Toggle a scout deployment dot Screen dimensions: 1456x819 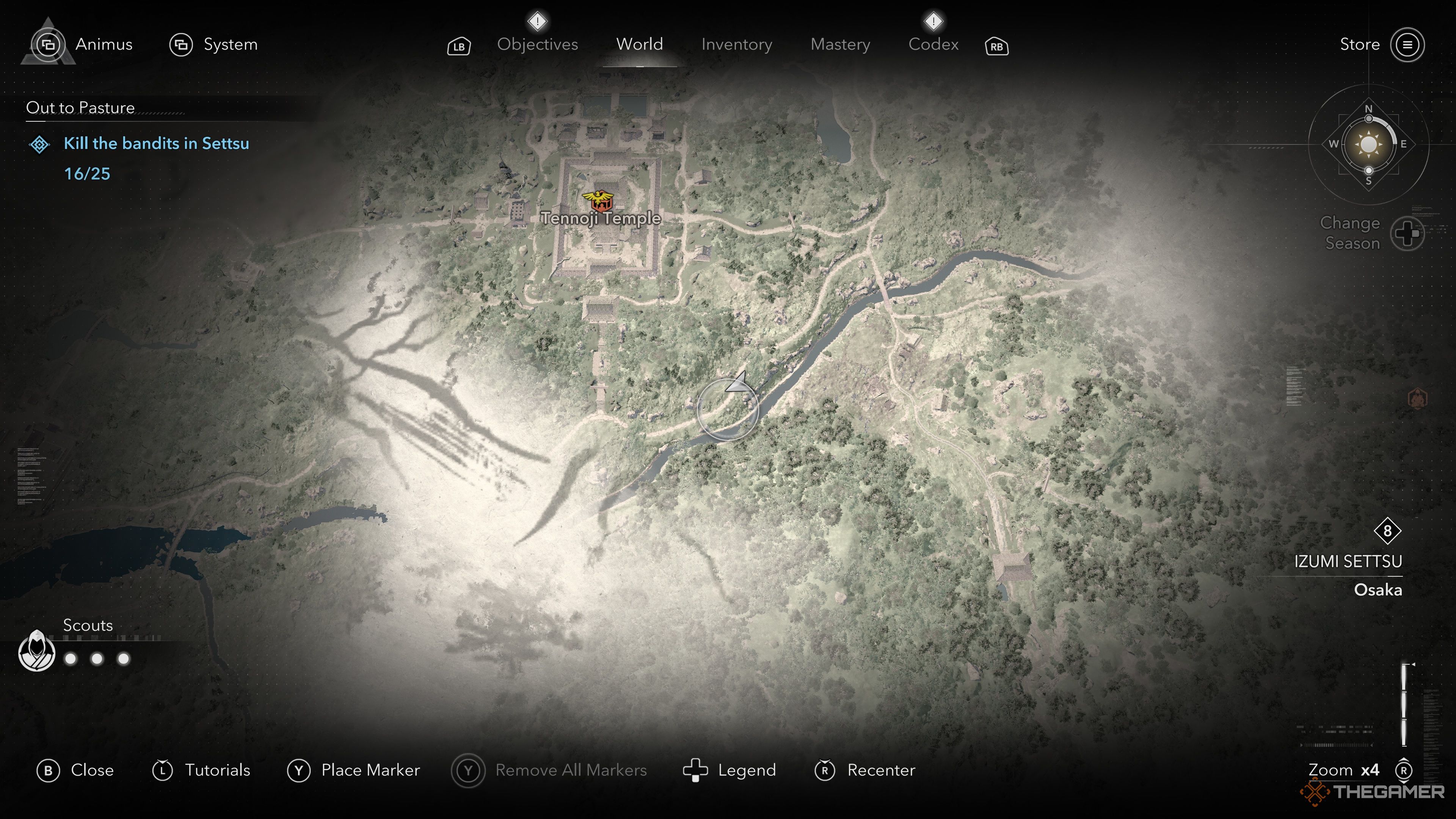[70, 659]
